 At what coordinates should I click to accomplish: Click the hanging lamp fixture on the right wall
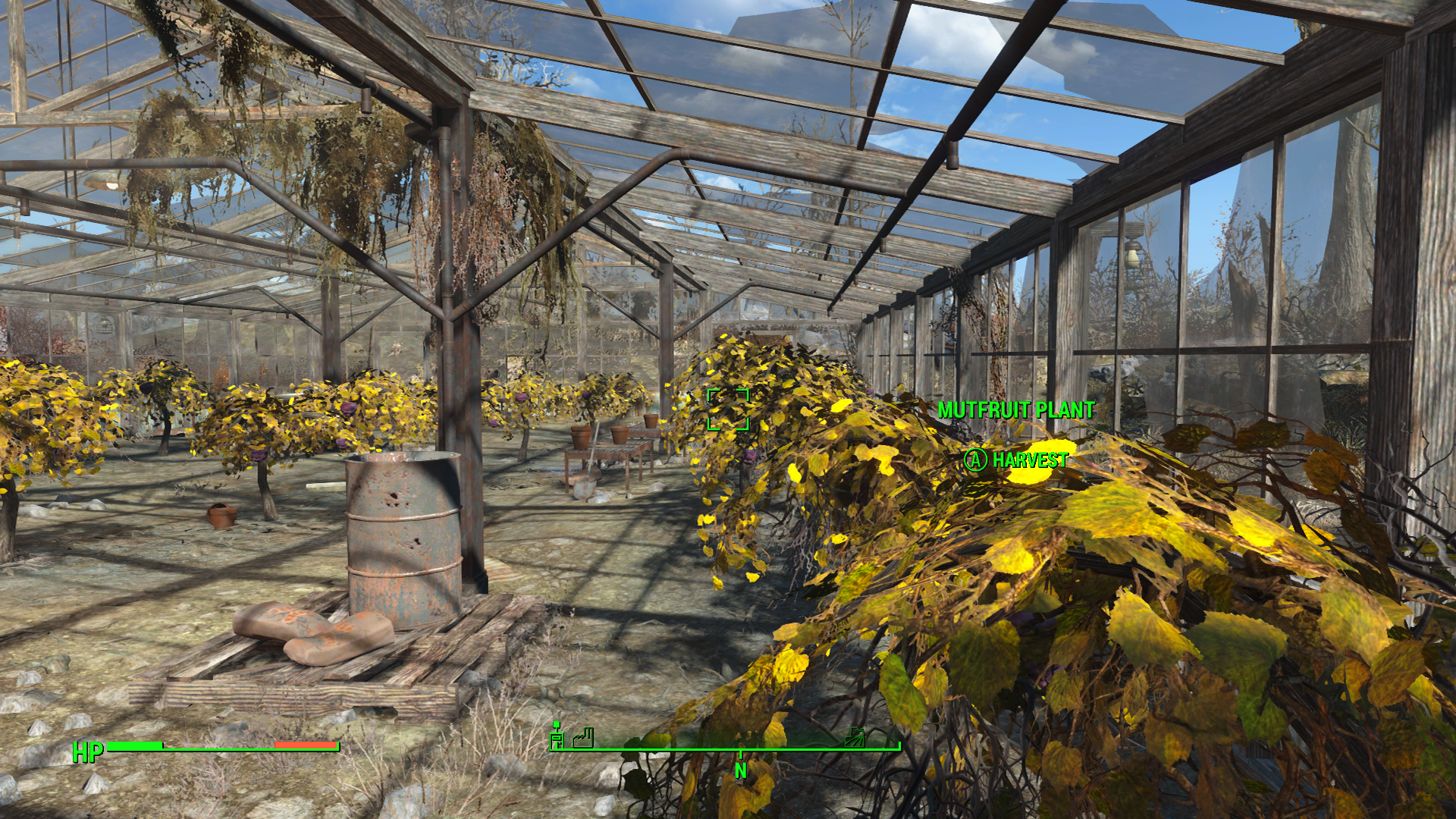1131,256
